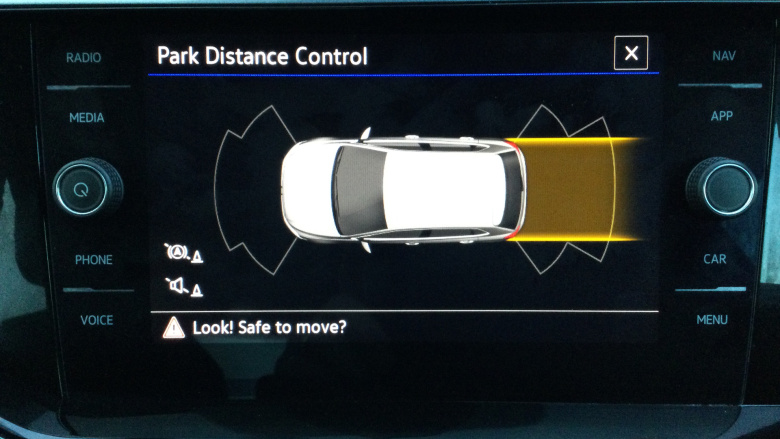Close the Park Distance Control screen
The image size is (780, 439).
[x=631, y=54]
